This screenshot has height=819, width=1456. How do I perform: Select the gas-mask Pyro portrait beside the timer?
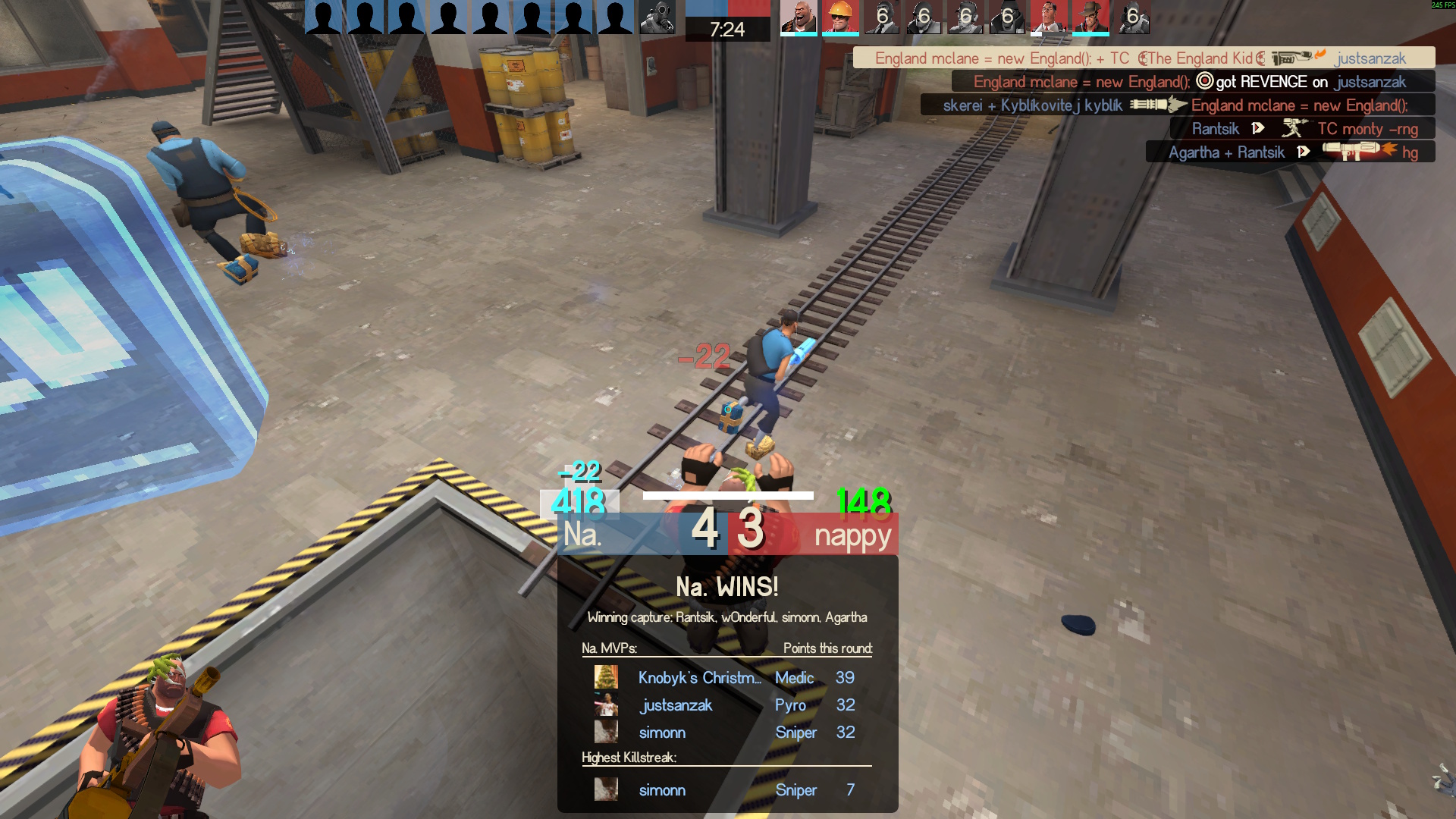pos(656,17)
